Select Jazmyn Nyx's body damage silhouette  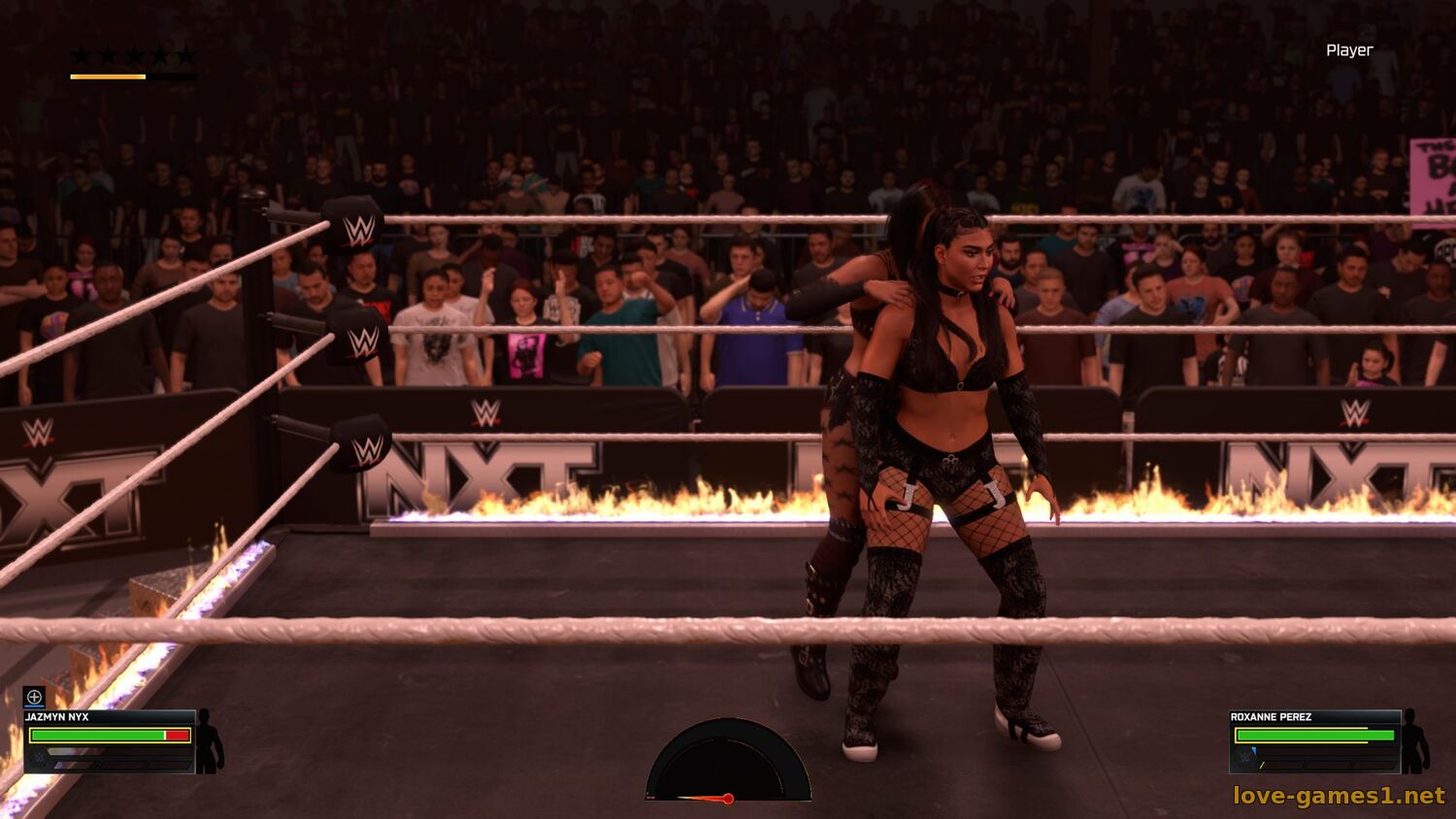pyautogui.click(x=209, y=741)
